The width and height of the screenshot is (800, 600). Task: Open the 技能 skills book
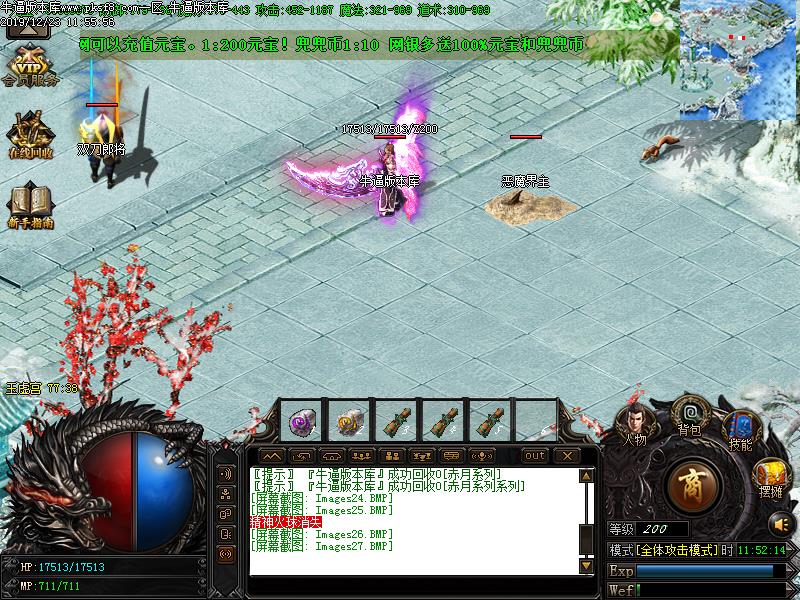[x=740, y=430]
